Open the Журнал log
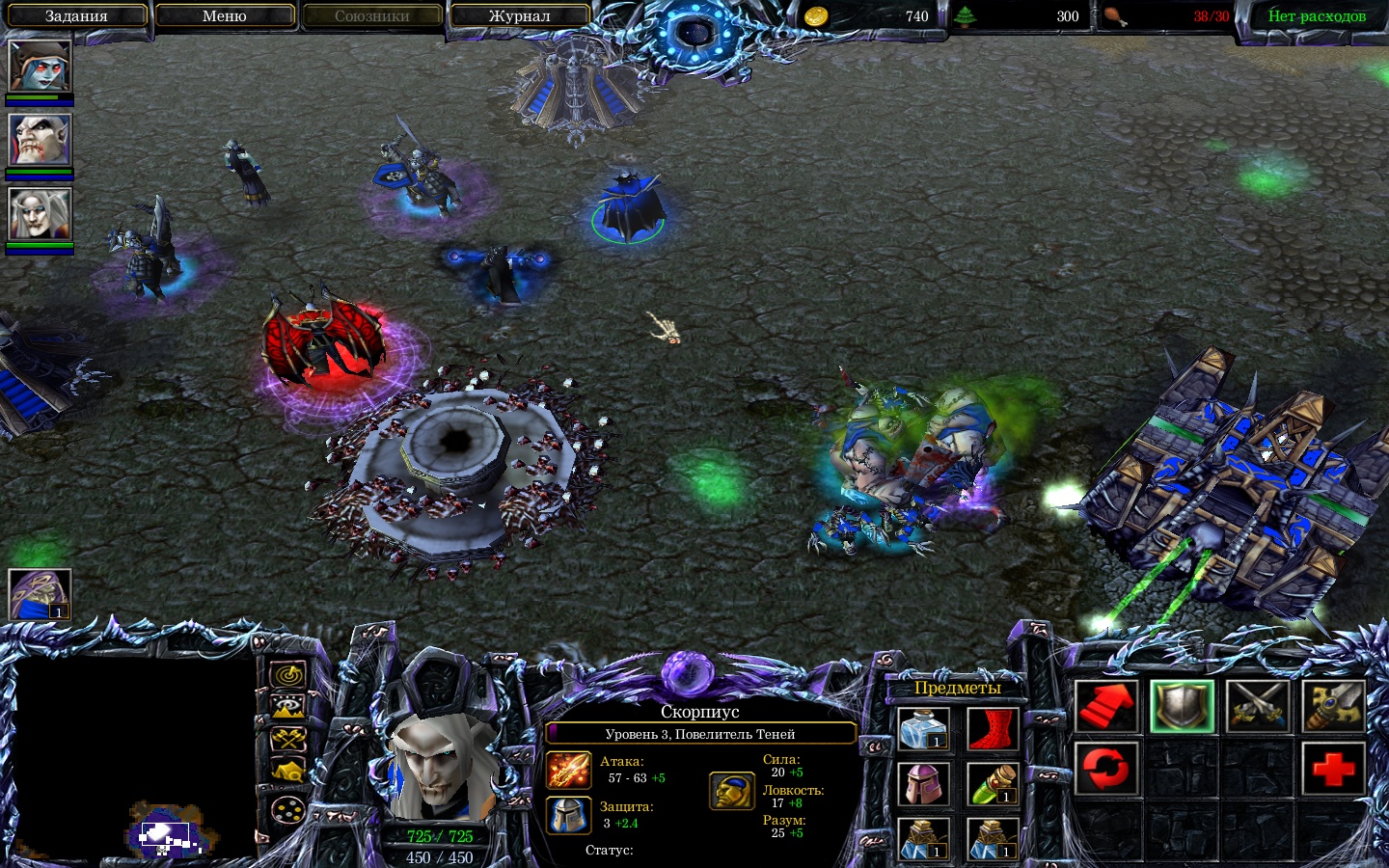The height and width of the screenshot is (868, 1389). (519, 16)
